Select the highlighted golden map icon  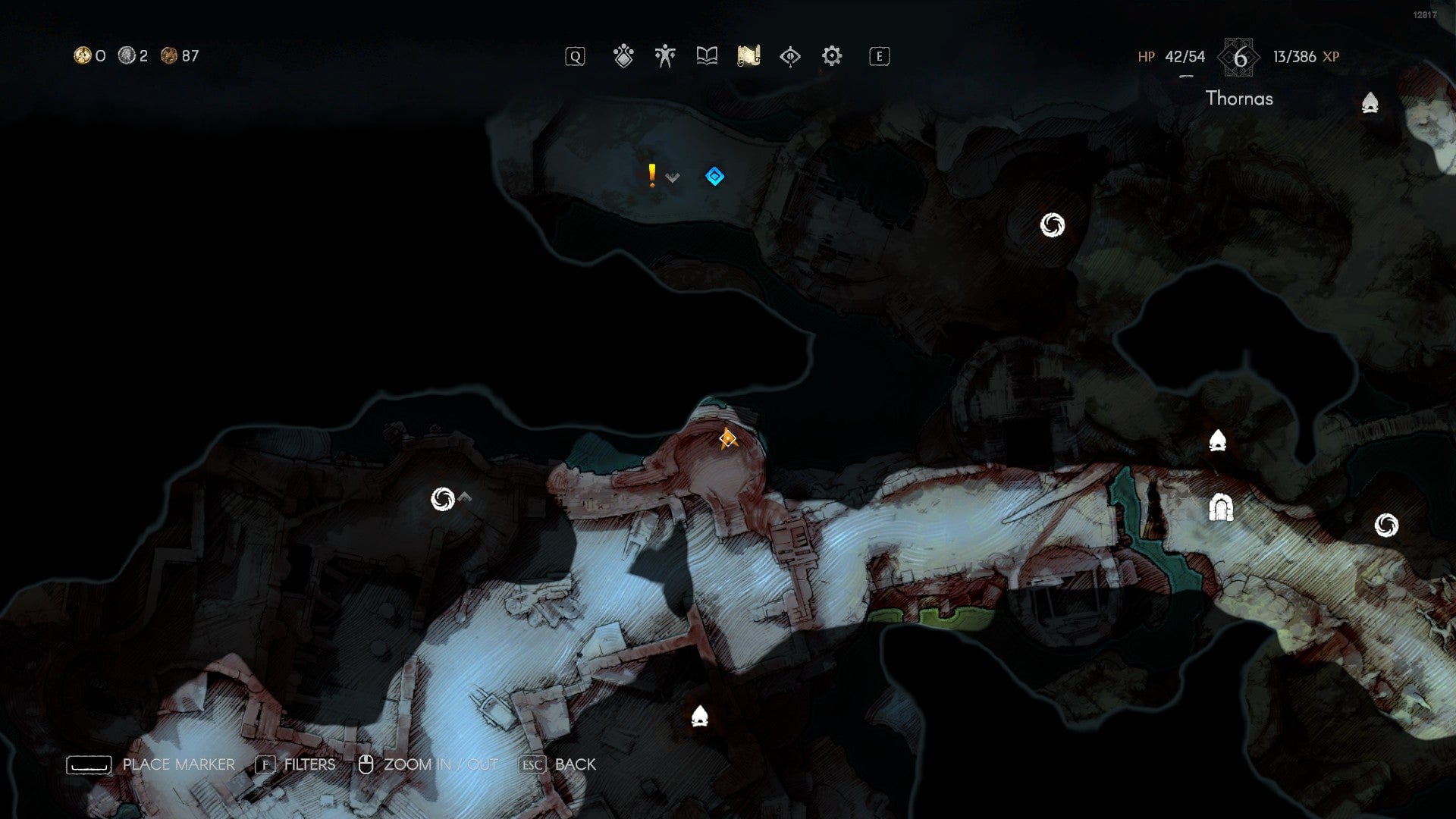click(x=748, y=55)
